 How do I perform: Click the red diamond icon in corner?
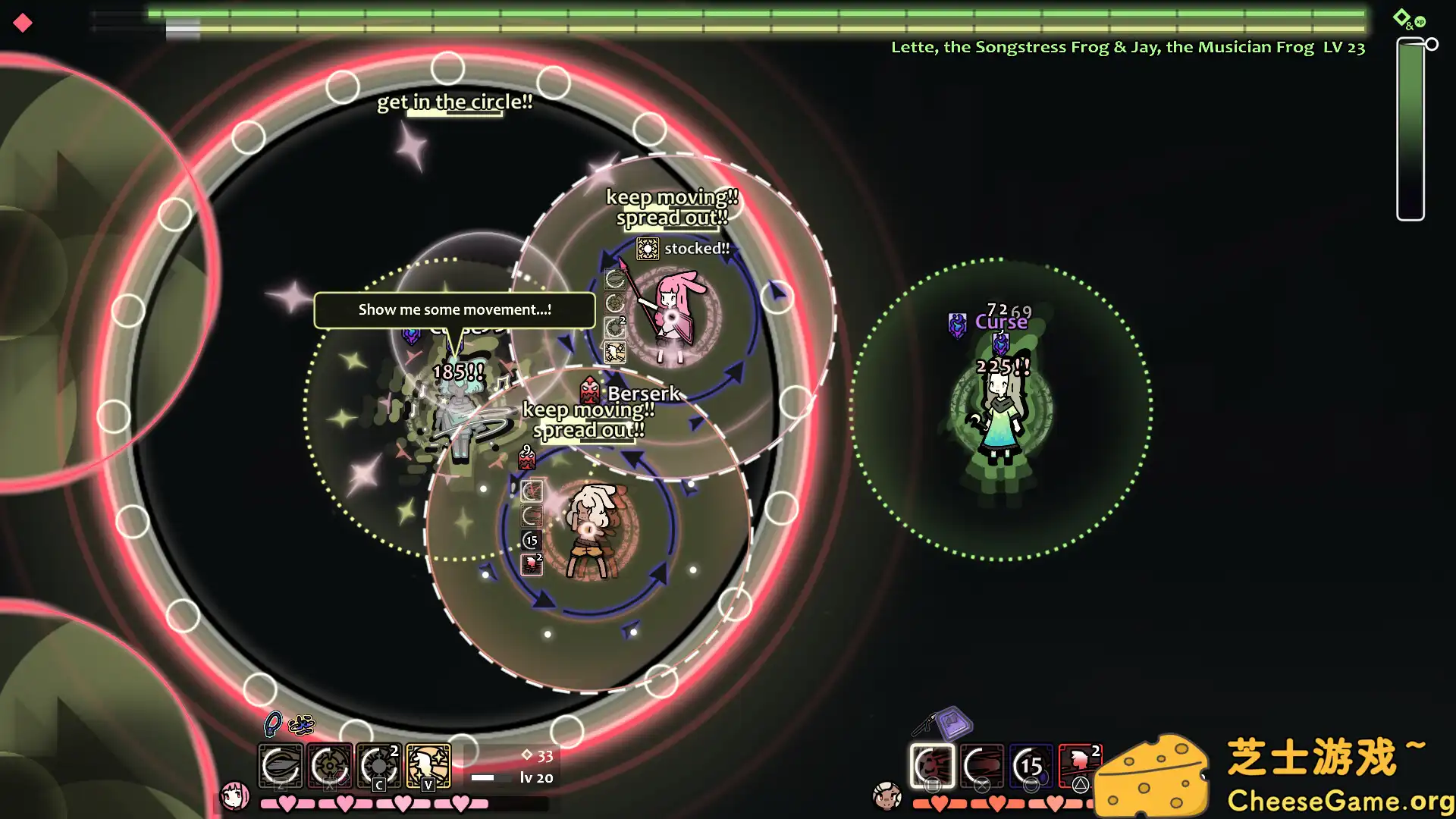[23, 23]
